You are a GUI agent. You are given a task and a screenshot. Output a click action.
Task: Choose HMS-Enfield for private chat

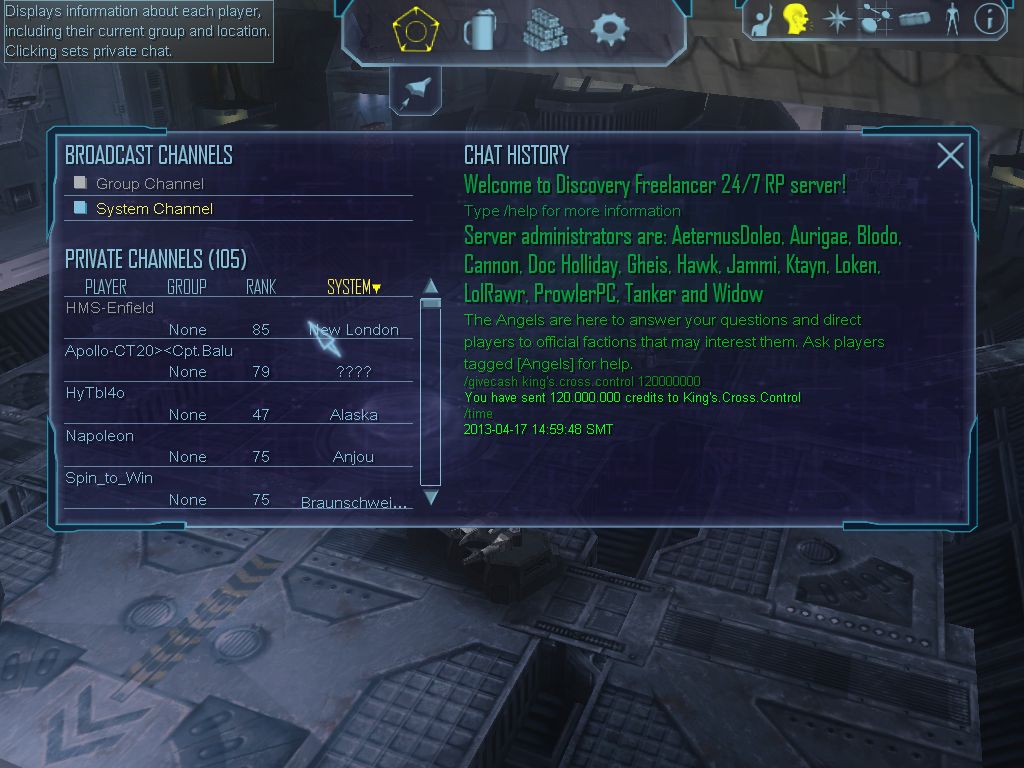tap(110, 308)
